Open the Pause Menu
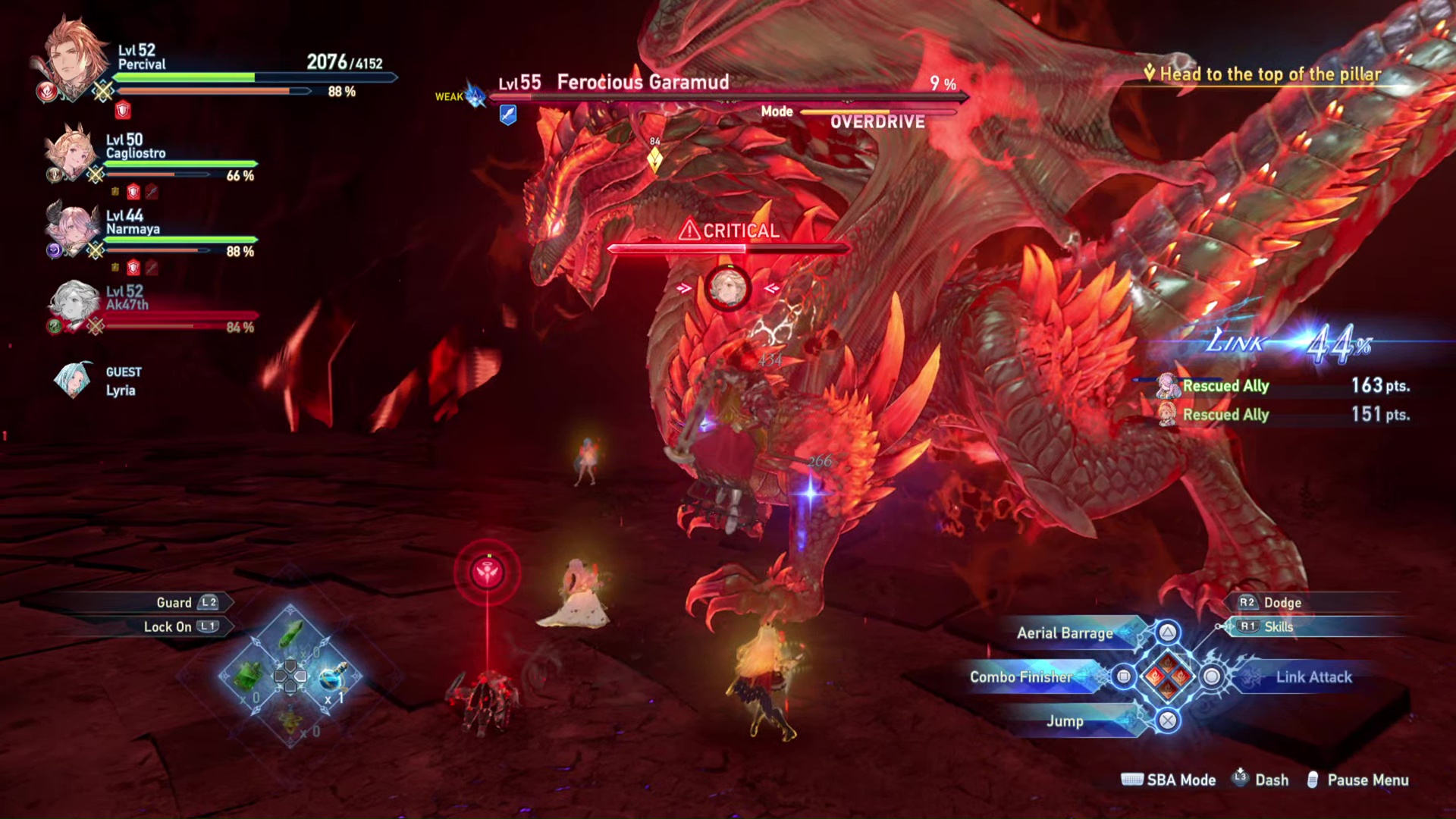This screenshot has width=1456, height=819. 1367,780
